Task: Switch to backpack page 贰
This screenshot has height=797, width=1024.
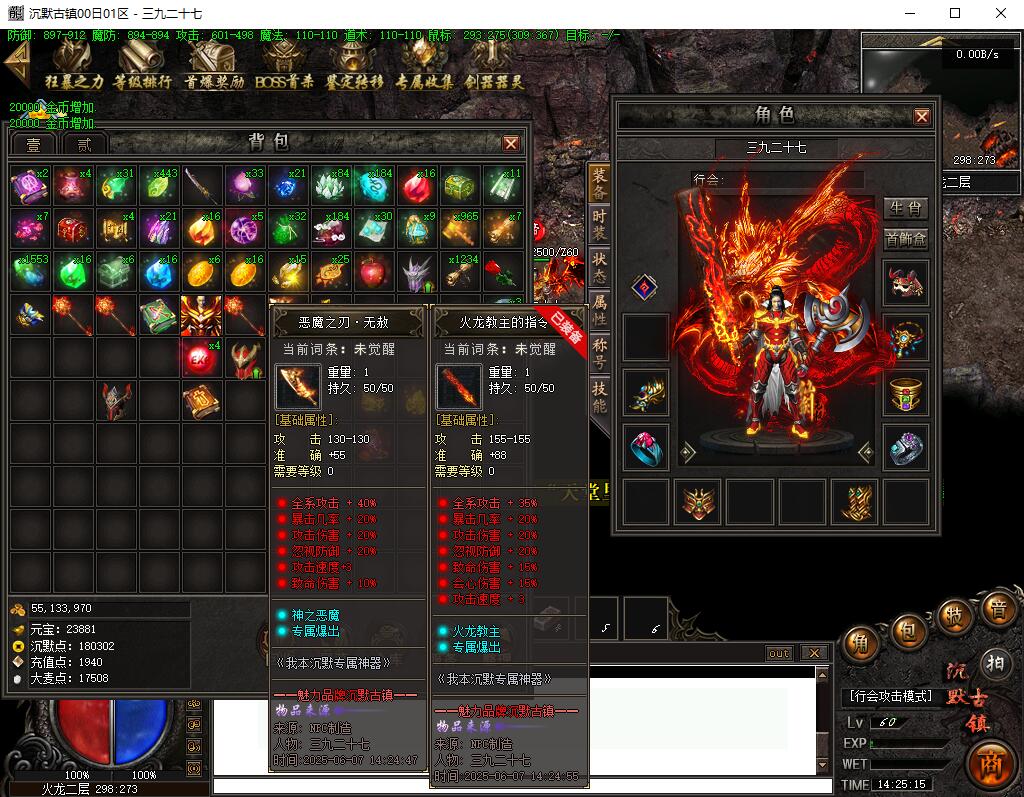Action: pos(85,144)
